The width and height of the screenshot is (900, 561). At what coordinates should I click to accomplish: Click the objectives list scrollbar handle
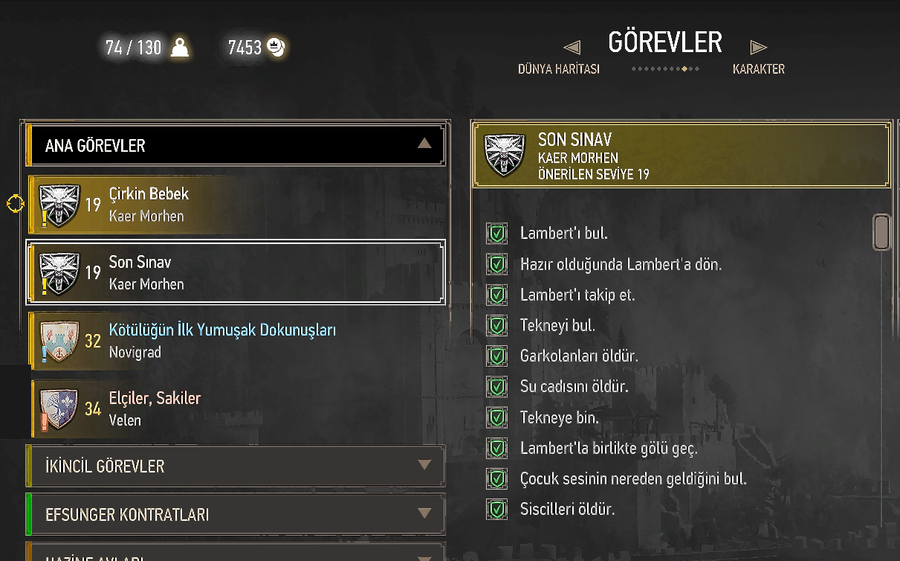(x=881, y=231)
